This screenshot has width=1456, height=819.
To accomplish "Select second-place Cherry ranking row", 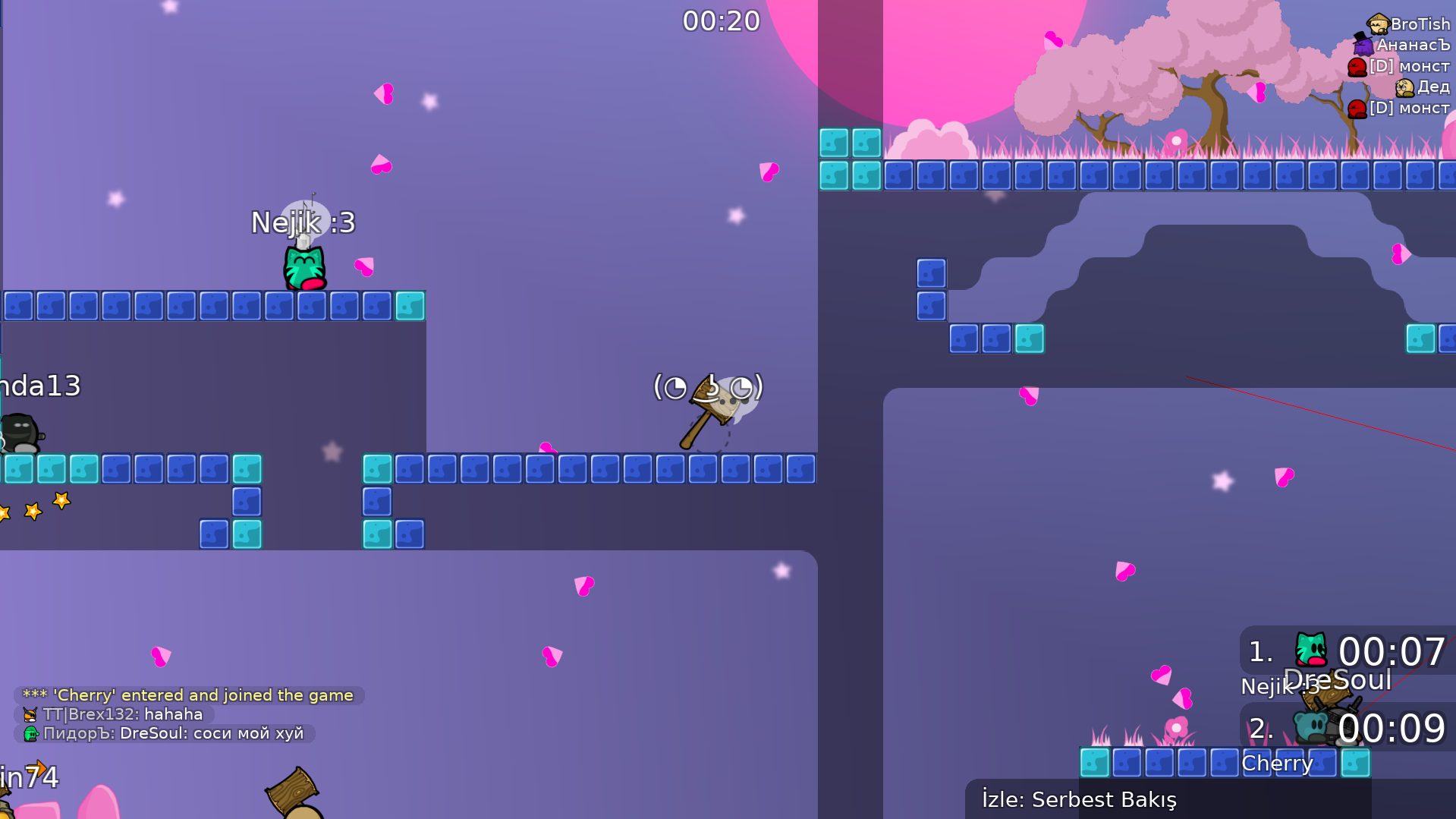I will pos(1348,728).
